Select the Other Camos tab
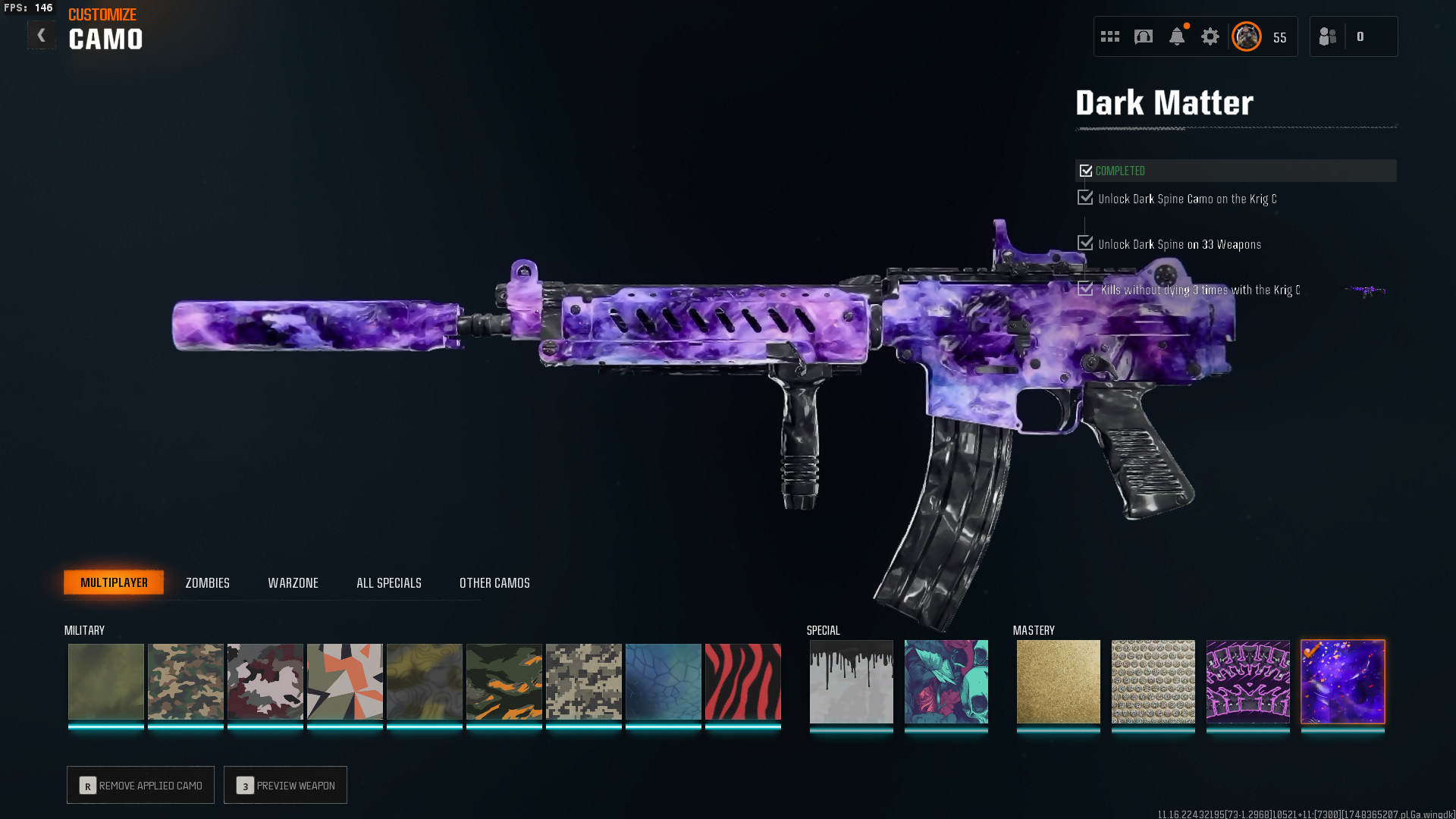This screenshot has width=1456, height=819. (x=494, y=583)
